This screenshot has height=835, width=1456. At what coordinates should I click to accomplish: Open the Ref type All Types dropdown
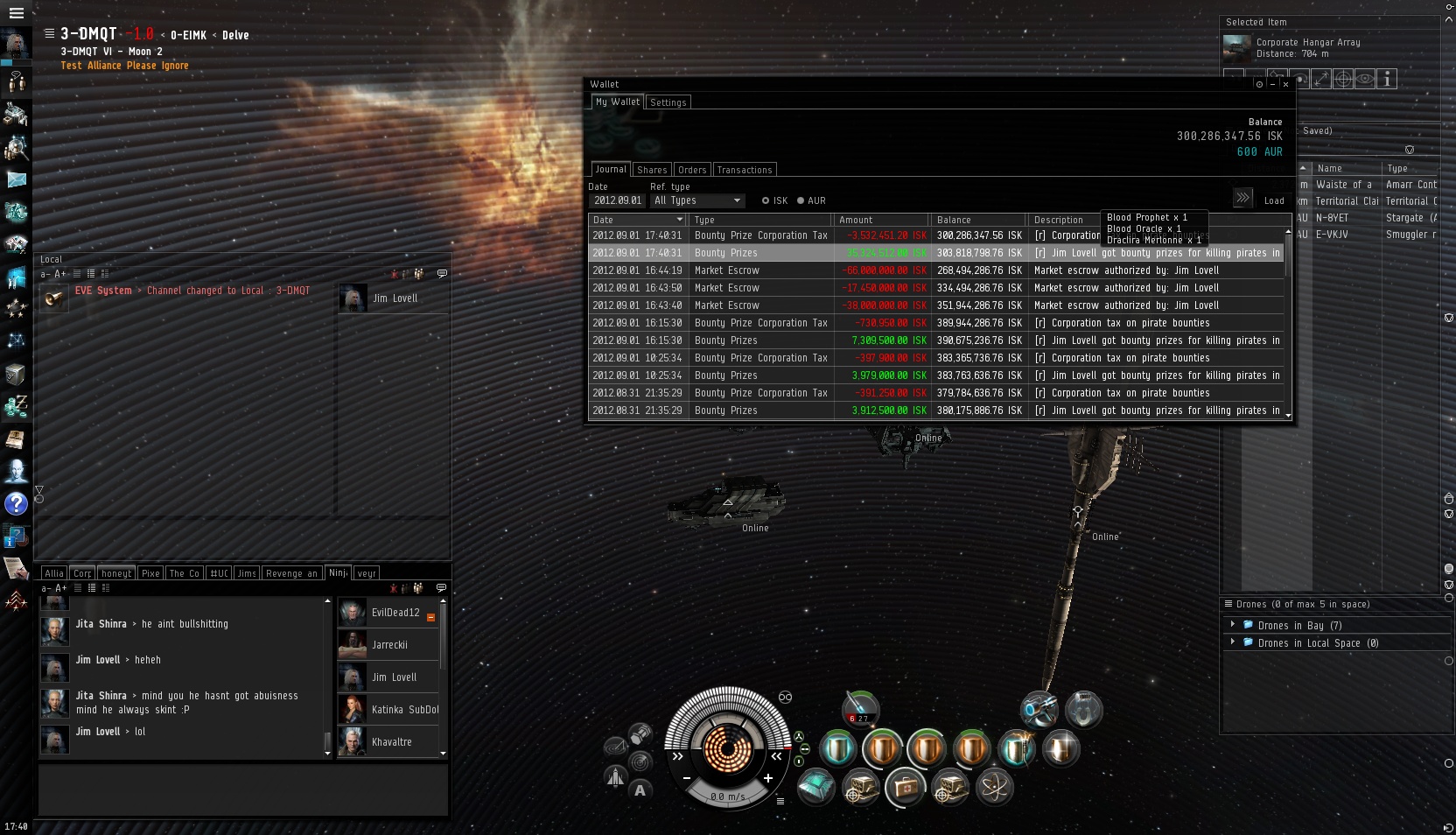[x=697, y=200]
